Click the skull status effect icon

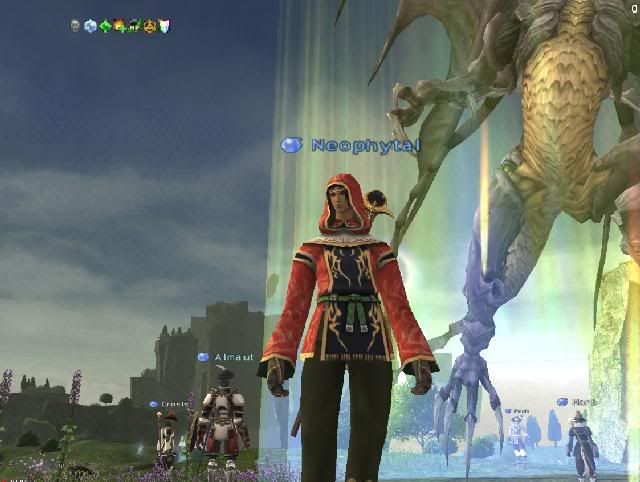(75, 26)
